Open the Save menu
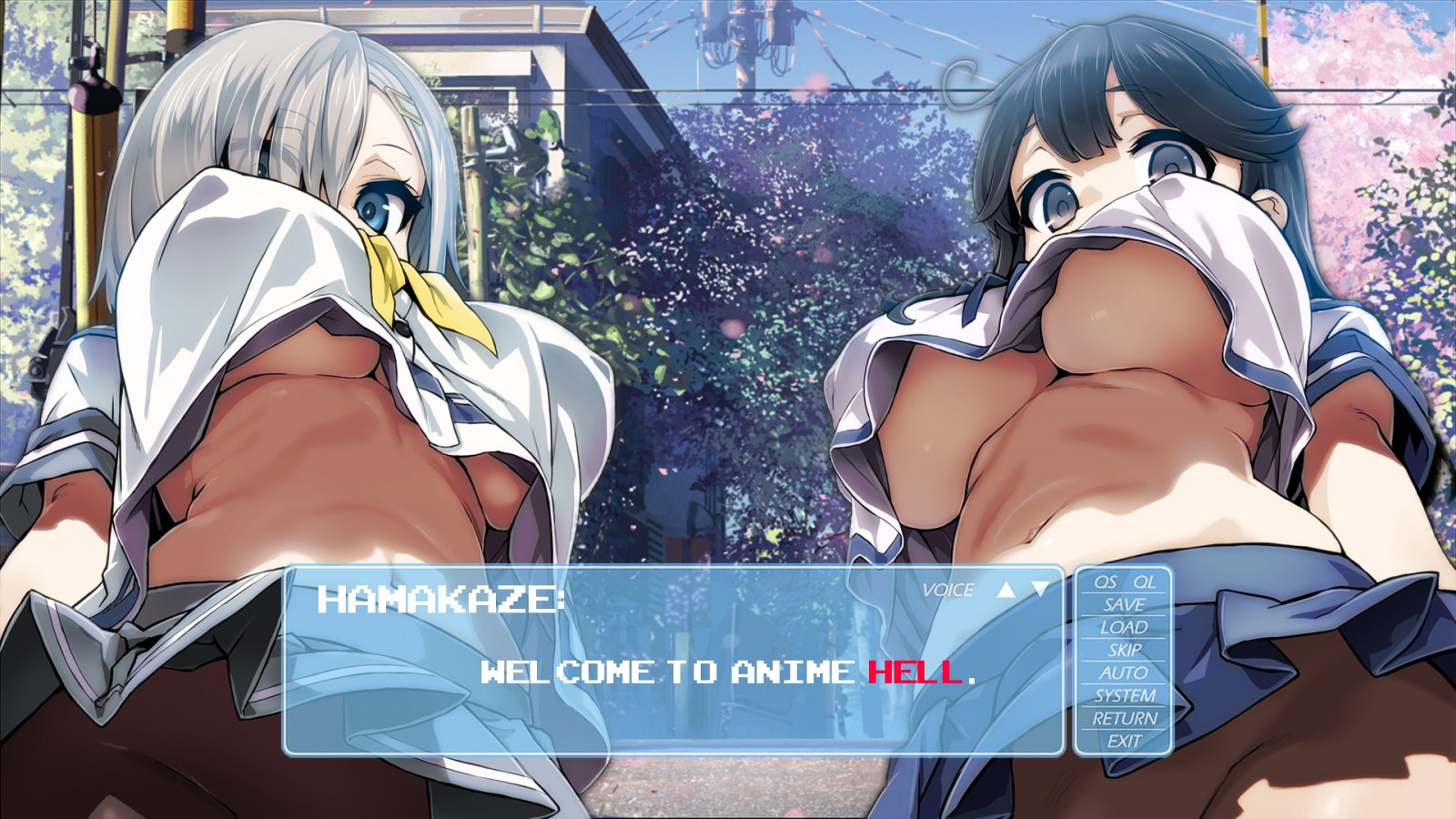The image size is (1456, 819). [x=1124, y=604]
